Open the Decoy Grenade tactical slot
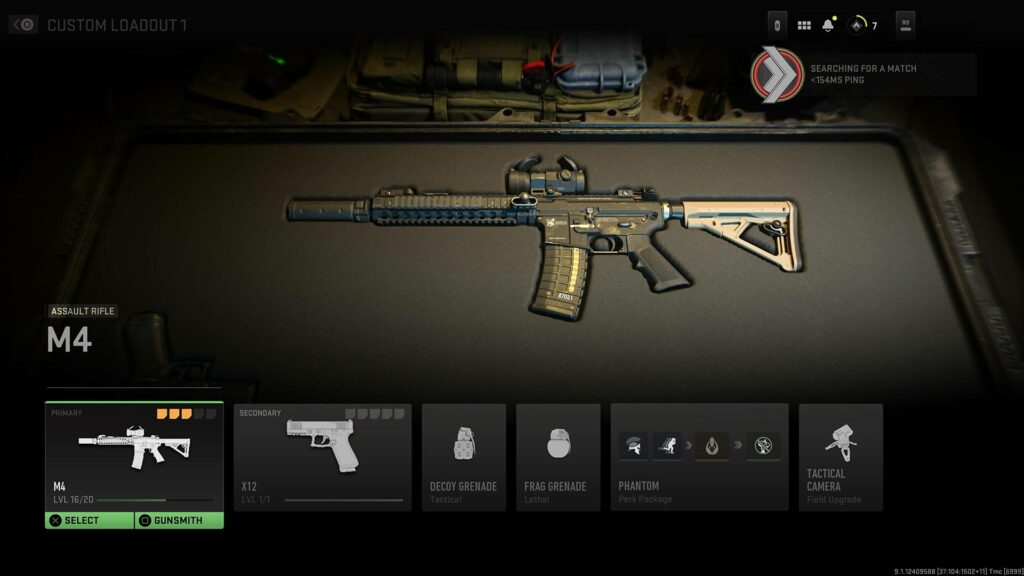The height and width of the screenshot is (576, 1024). click(463, 457)
